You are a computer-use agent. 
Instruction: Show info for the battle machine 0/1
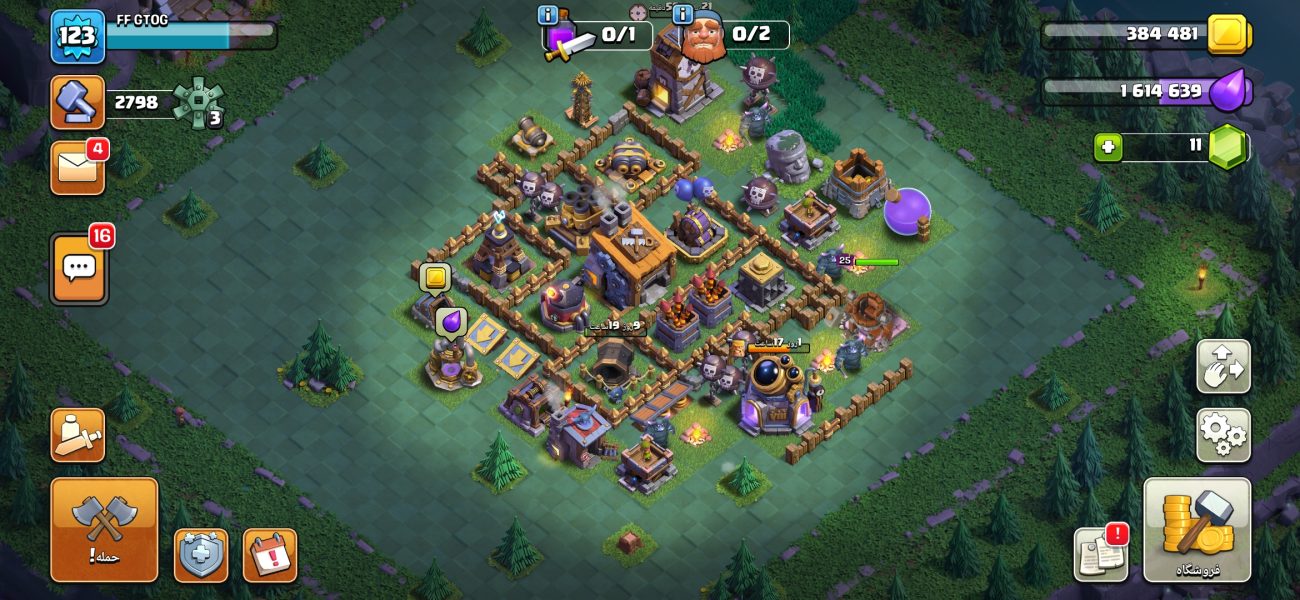click(x=548, y=15)
